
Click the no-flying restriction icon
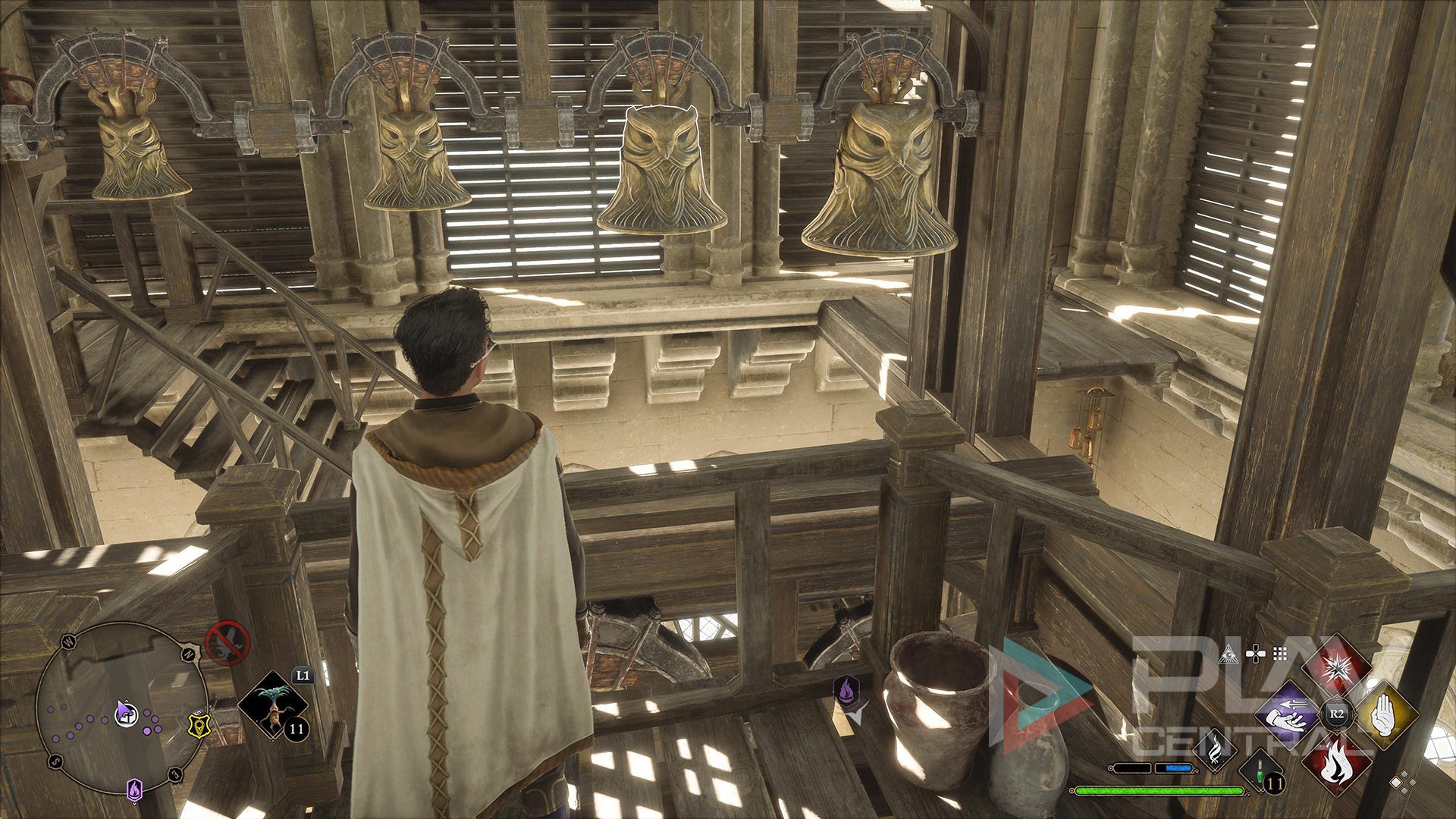coord(227,642)
